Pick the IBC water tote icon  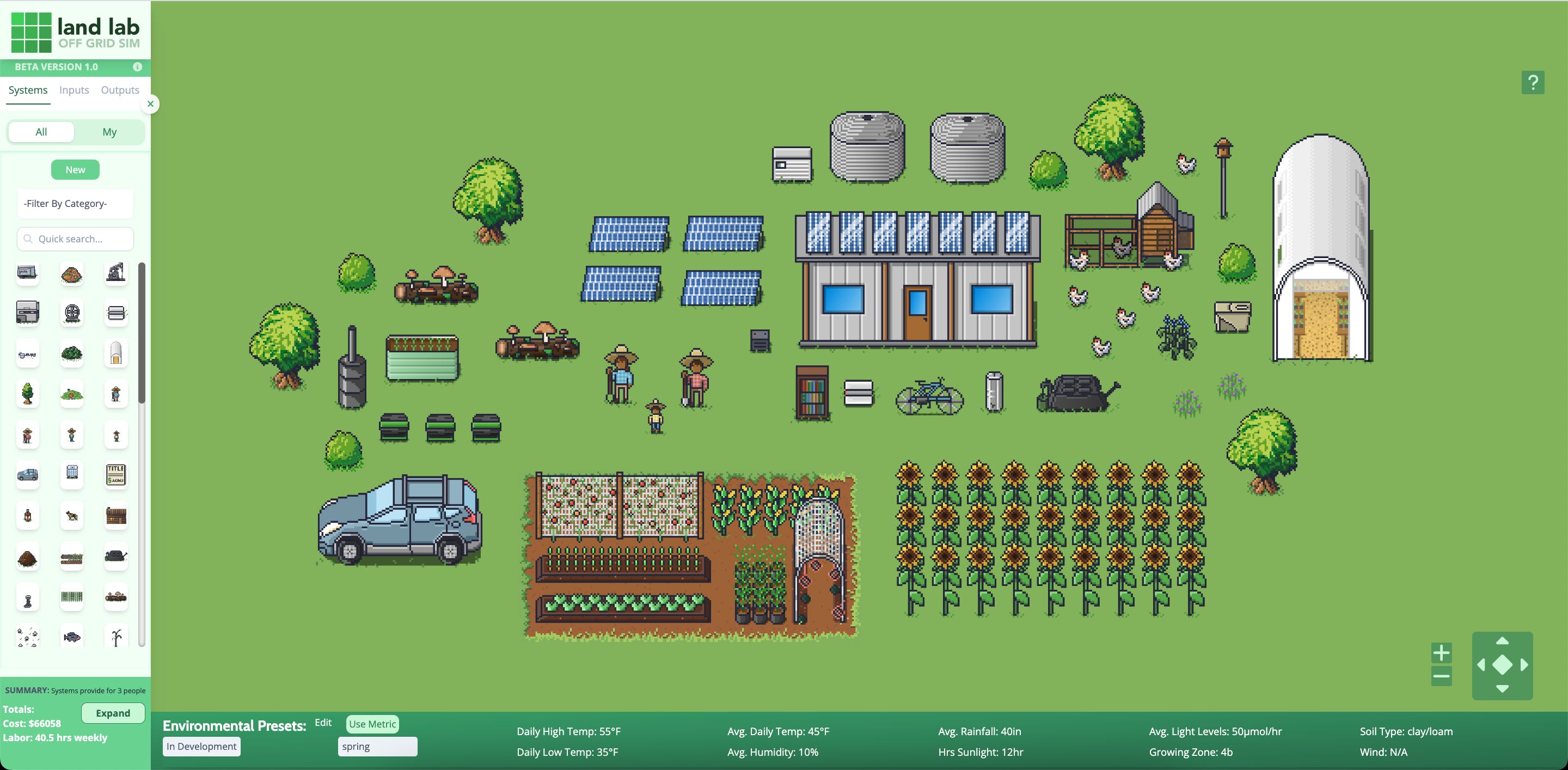[x=72, y=475]
